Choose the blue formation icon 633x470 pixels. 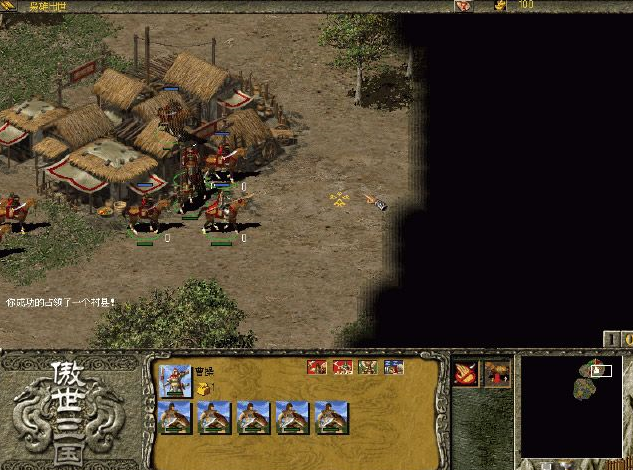[394, 367]
